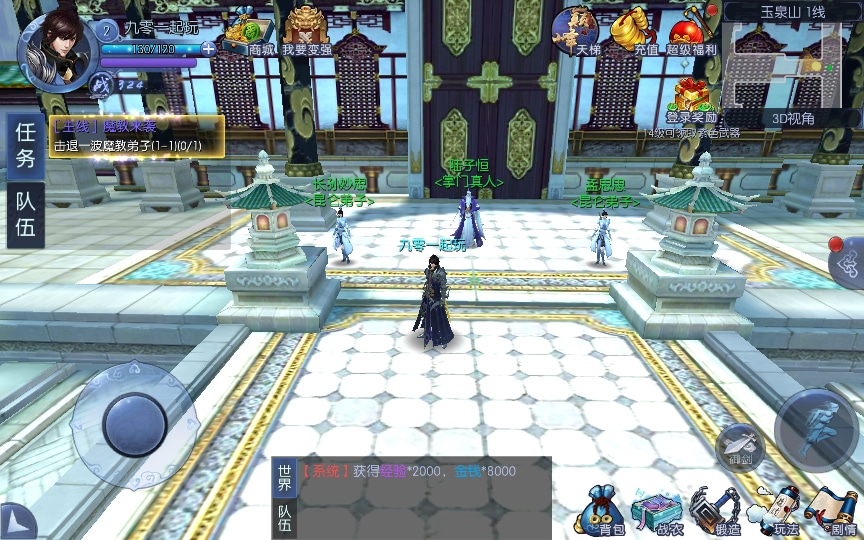Tap the plus button beside the blue bar
The image size is (864, 540).
coord(208,48)
